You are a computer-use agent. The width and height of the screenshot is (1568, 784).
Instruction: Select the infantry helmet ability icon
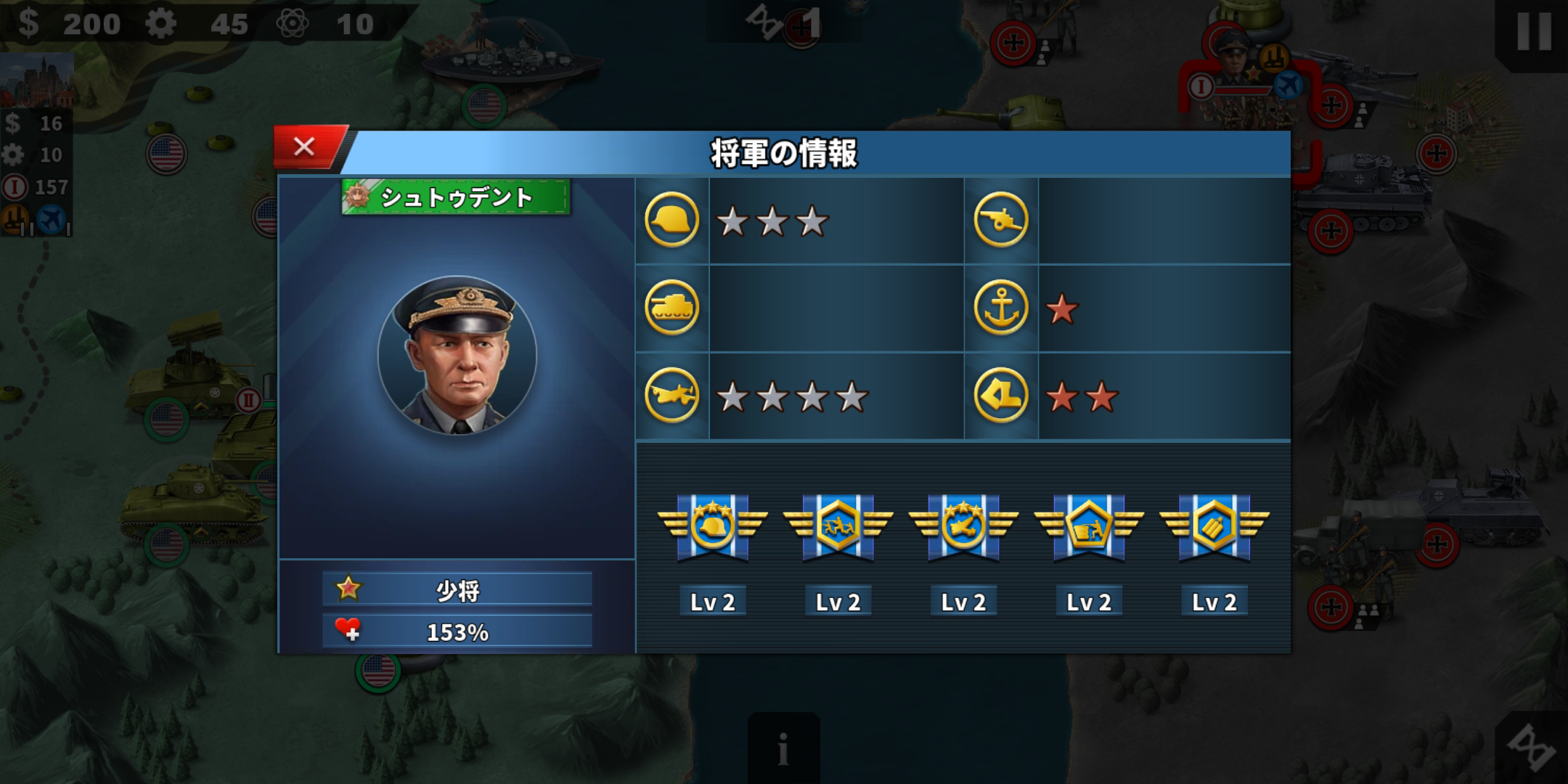[671, 220]
